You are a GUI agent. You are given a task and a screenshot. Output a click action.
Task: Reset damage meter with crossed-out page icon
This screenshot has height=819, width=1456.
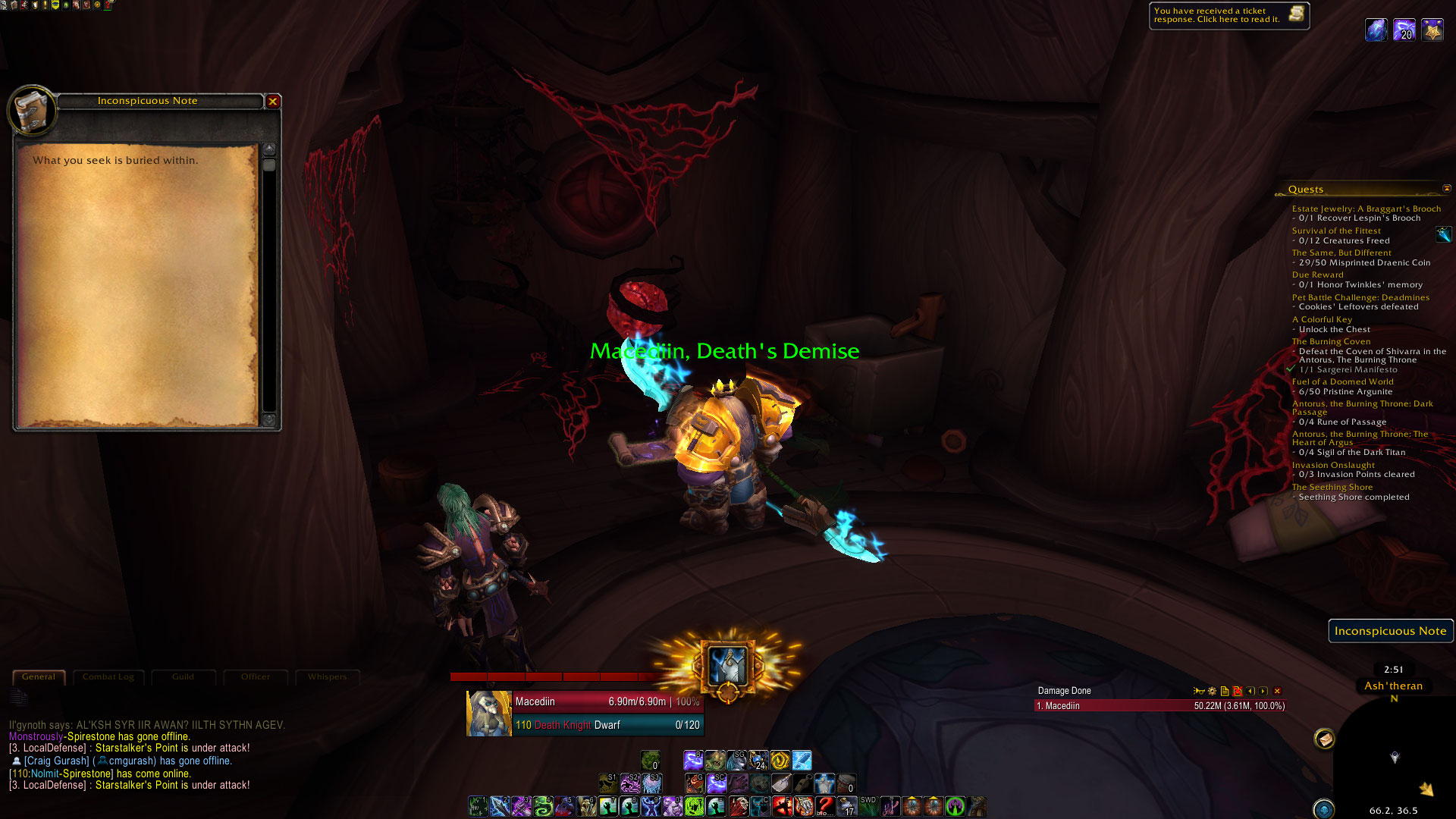pyautogui.click(x=1237, y=691)
